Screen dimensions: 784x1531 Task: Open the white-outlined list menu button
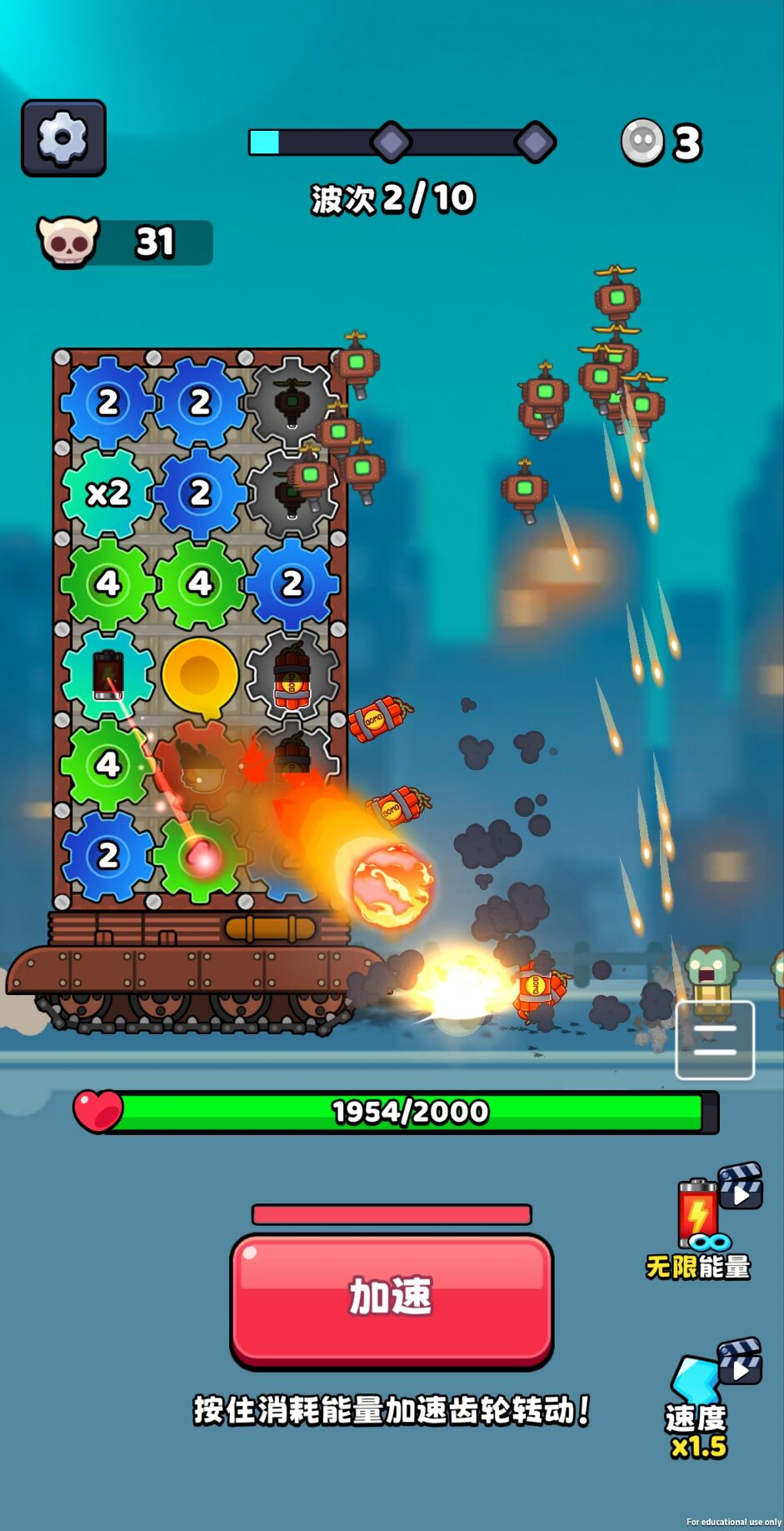714,1040
